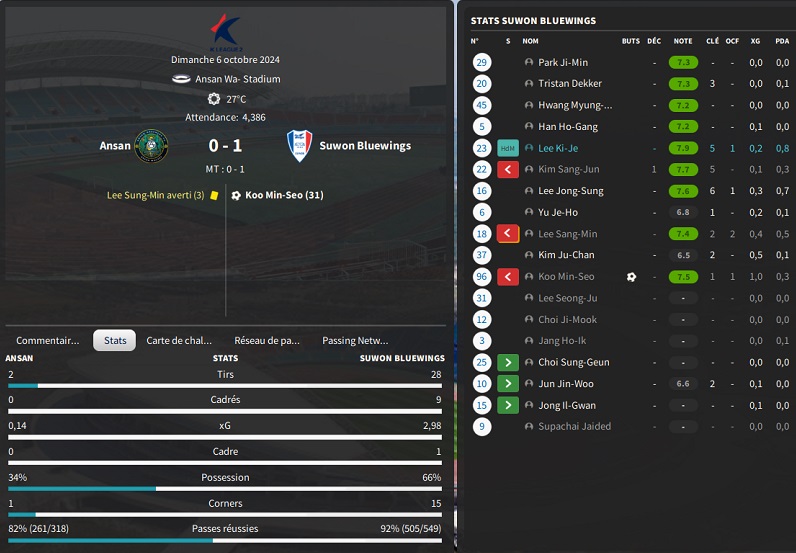796x553 pixels.
Task: Open the Carte de chaleur tab
Action: coord(179,340)
